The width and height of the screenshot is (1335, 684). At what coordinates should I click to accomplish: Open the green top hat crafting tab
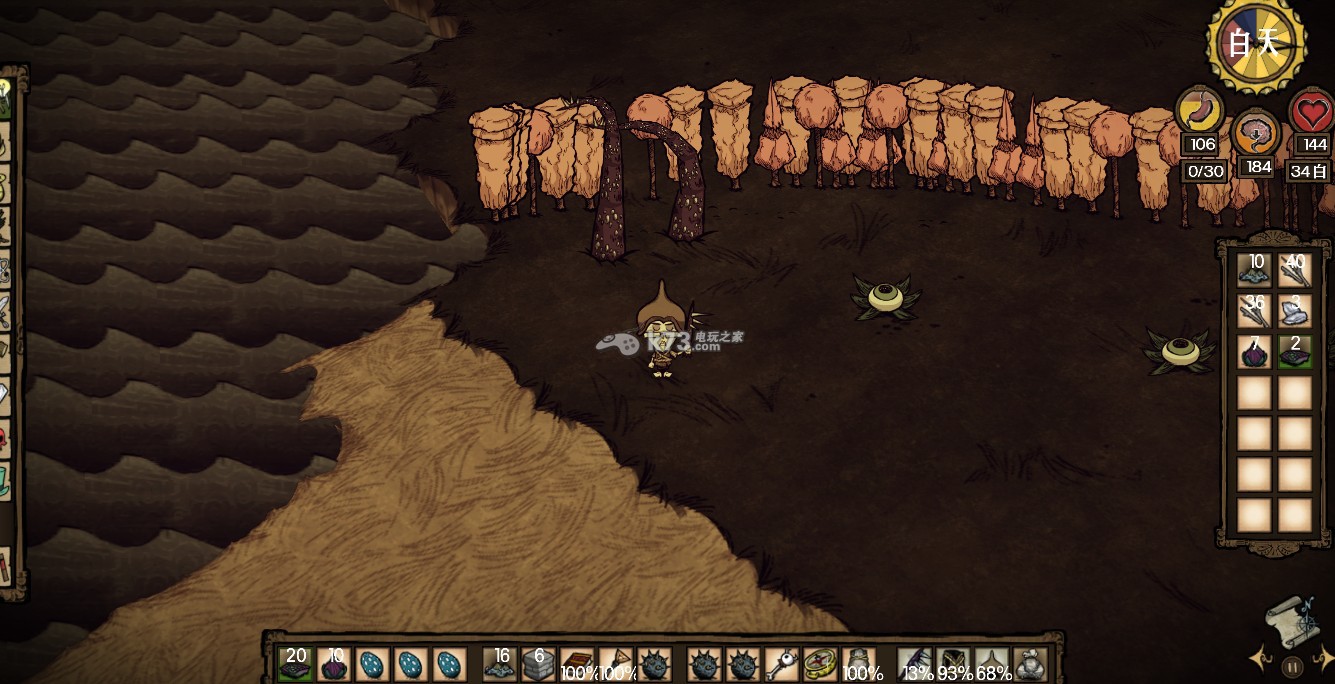point(6,478)
